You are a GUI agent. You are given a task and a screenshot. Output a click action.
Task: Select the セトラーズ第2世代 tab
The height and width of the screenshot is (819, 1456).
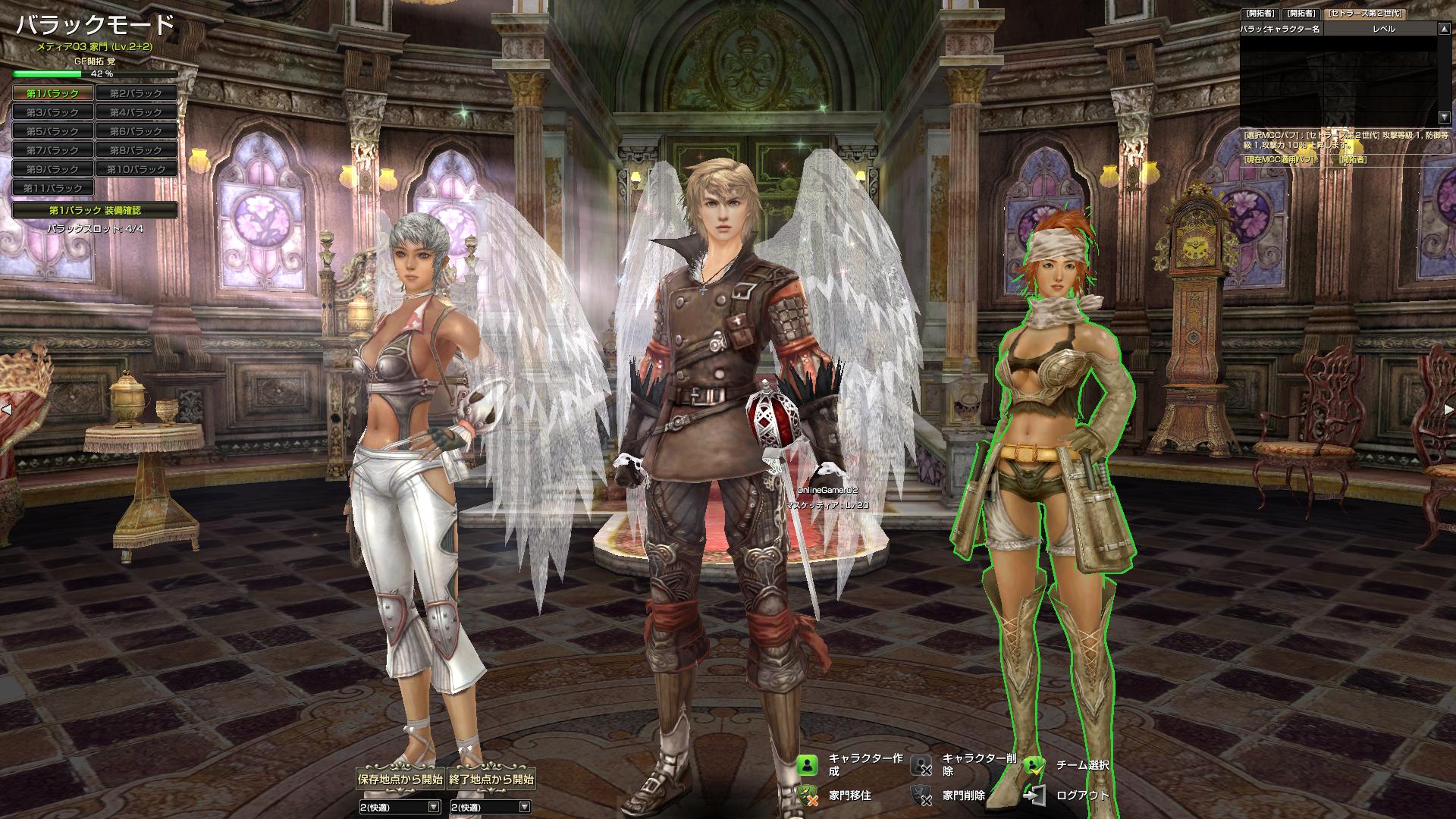[1363, 14]
